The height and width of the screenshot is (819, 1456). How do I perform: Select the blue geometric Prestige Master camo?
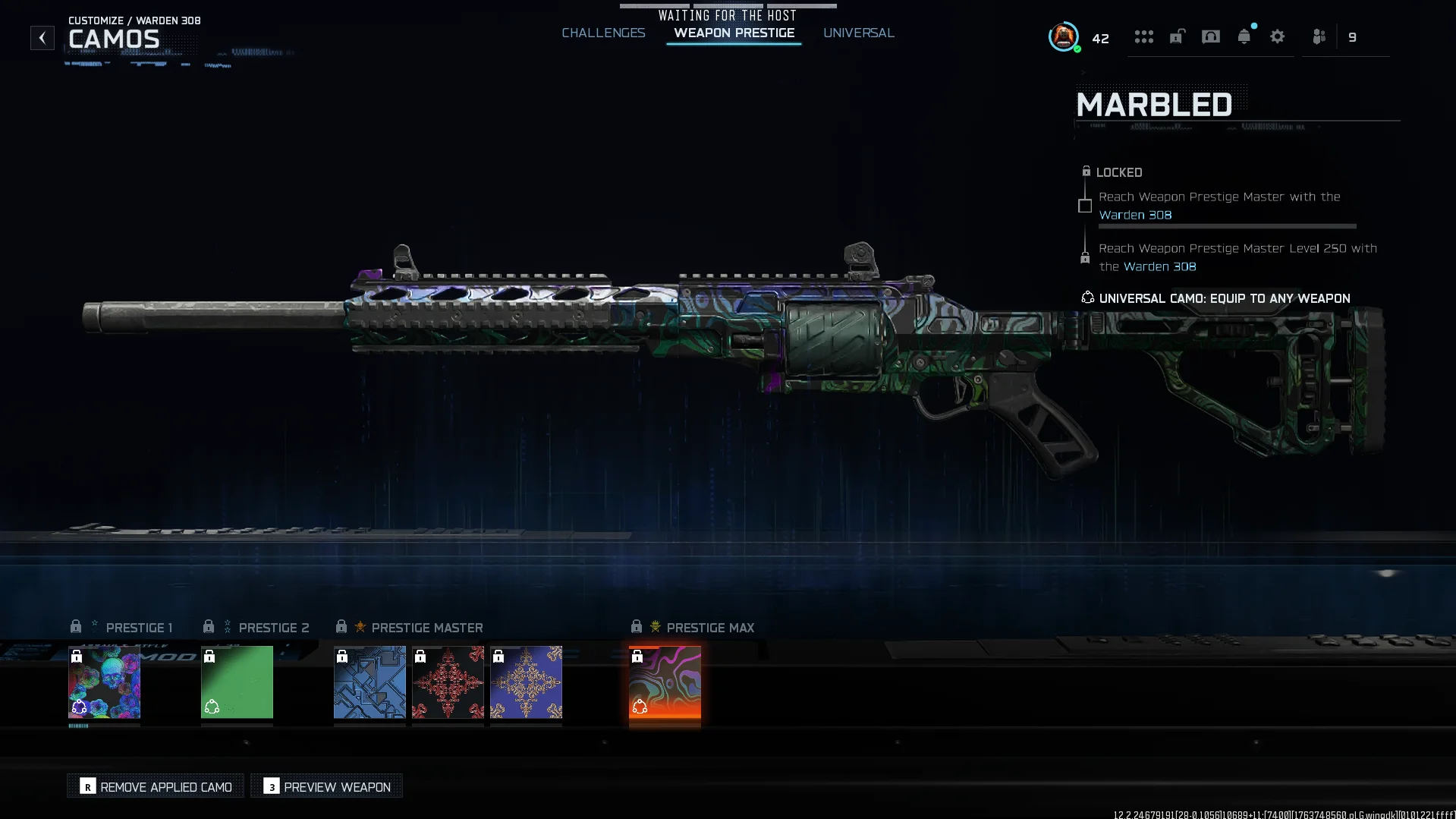coord(370,682)
